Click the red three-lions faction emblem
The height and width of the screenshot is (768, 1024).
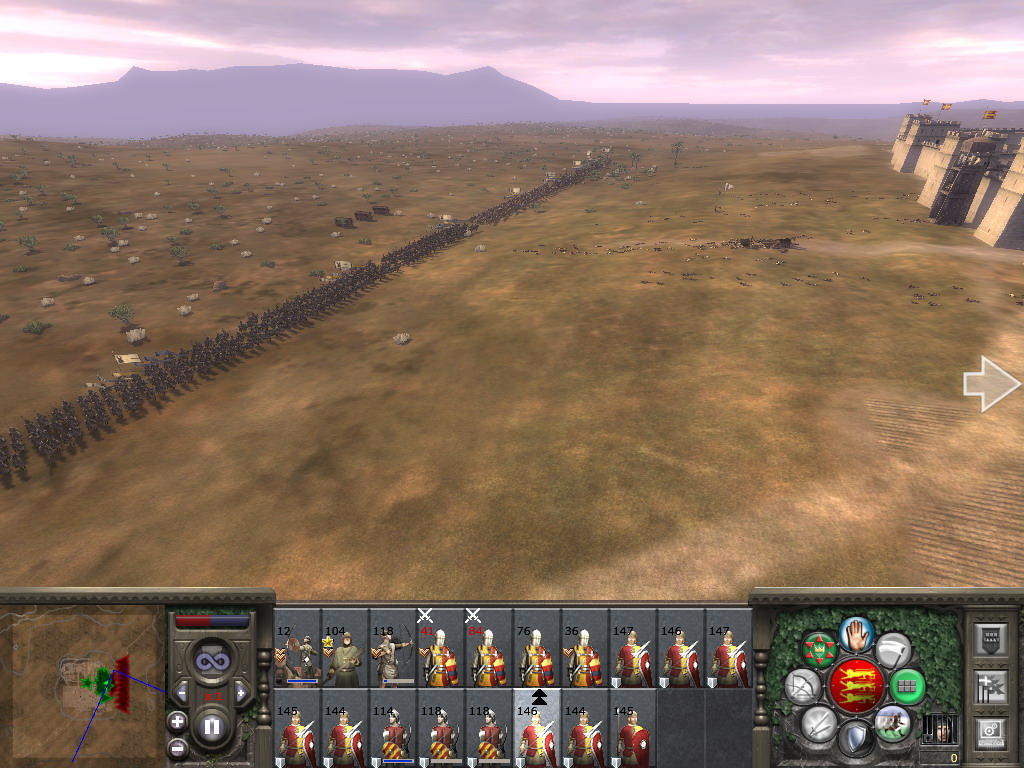856,686
